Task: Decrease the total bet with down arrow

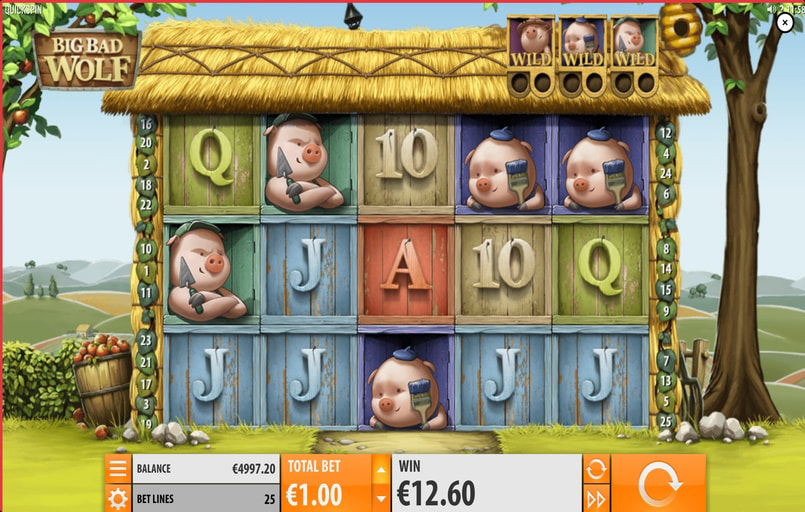Action: (x=381, y=497)
